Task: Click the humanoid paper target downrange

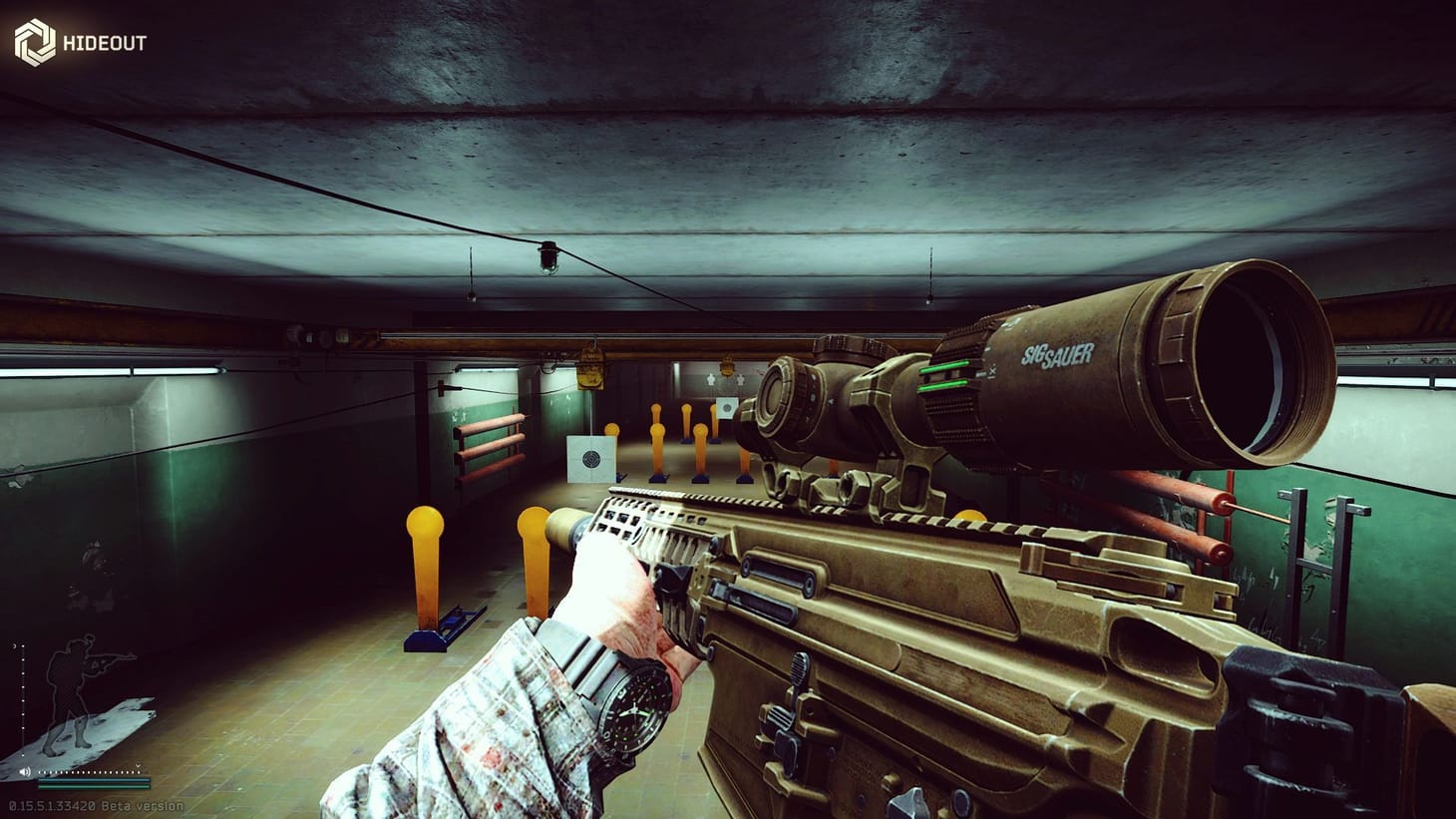Action: (710, 380)
